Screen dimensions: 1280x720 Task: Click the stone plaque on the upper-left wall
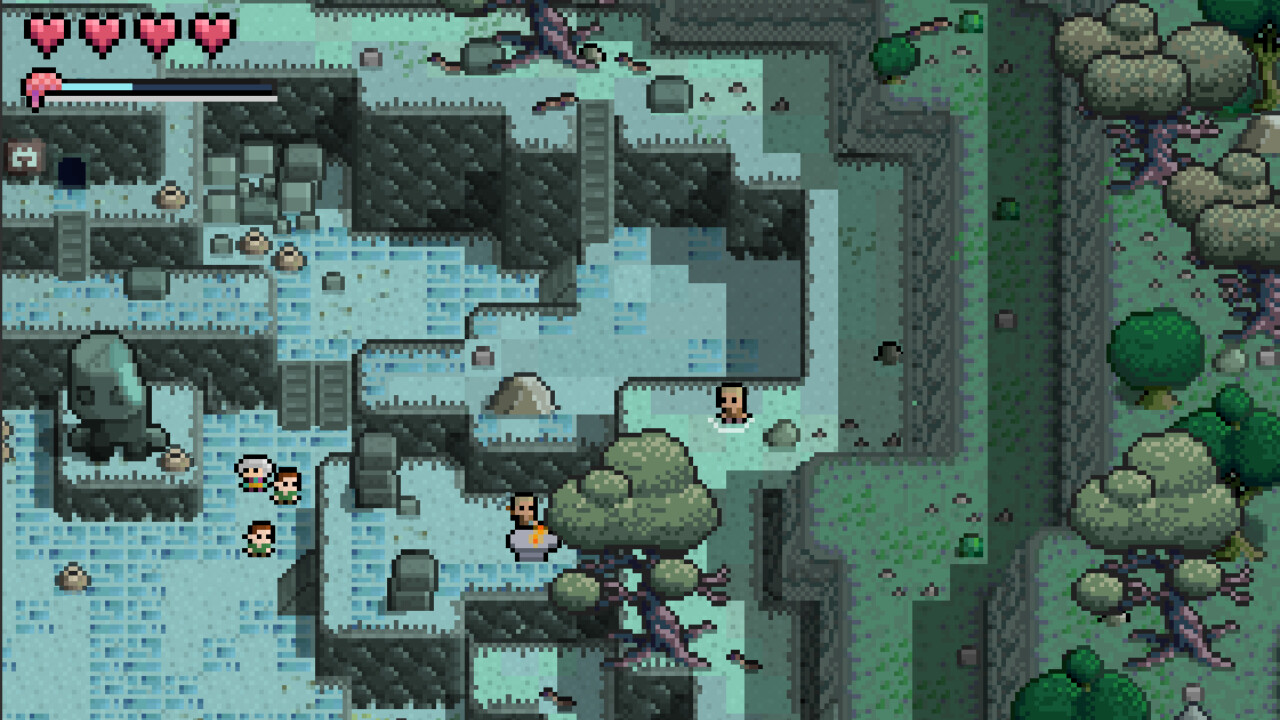pyautogui.click(x=27, y=156)
